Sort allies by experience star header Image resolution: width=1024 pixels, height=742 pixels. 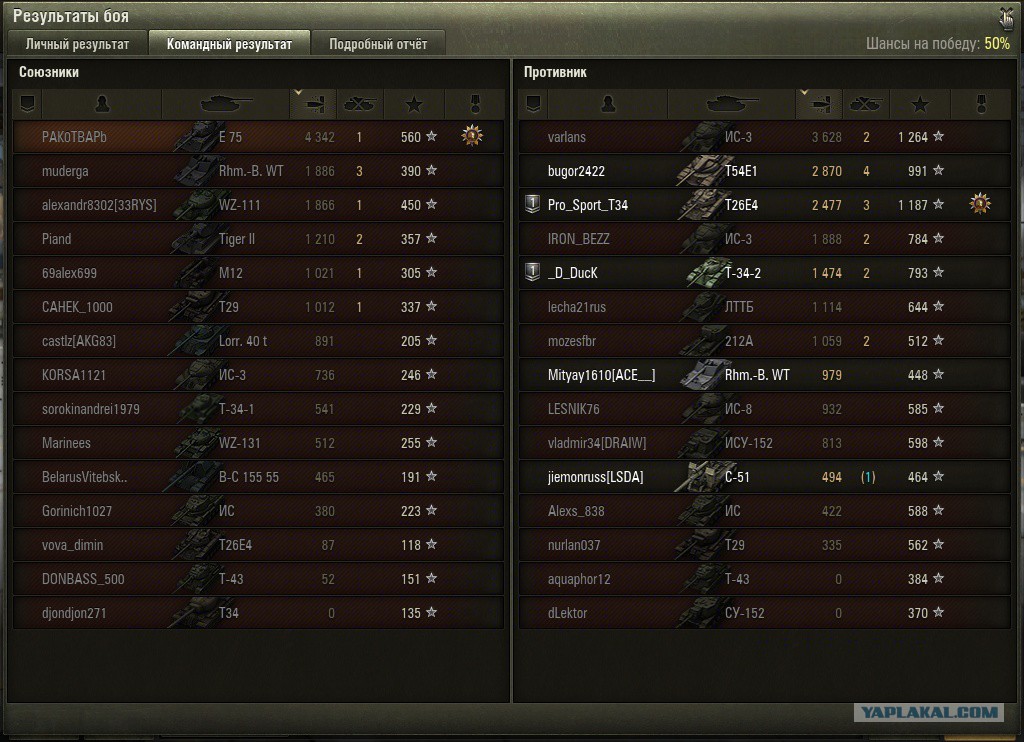tap(416, 103)
